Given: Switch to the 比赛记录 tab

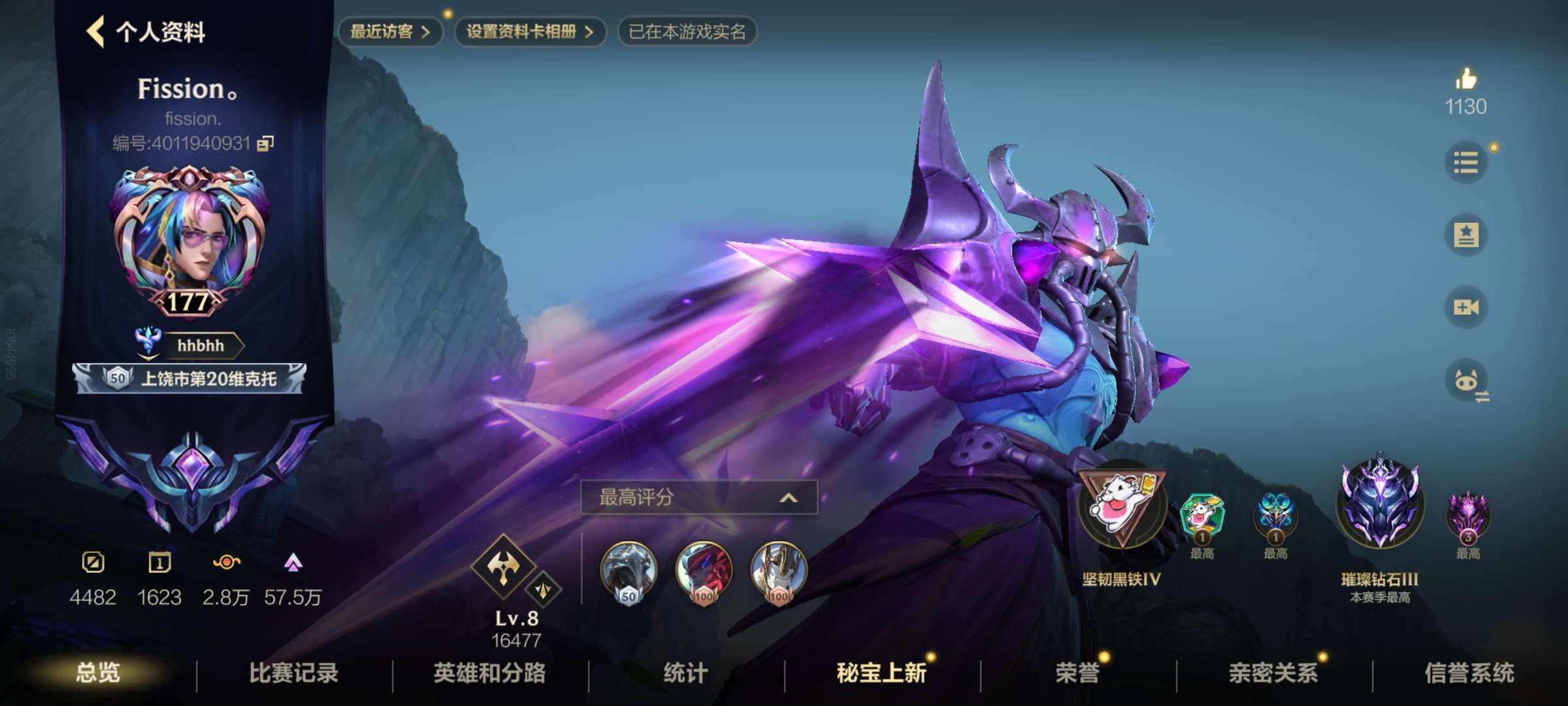Looking at the screenshot, I should [x=293, y=673].
